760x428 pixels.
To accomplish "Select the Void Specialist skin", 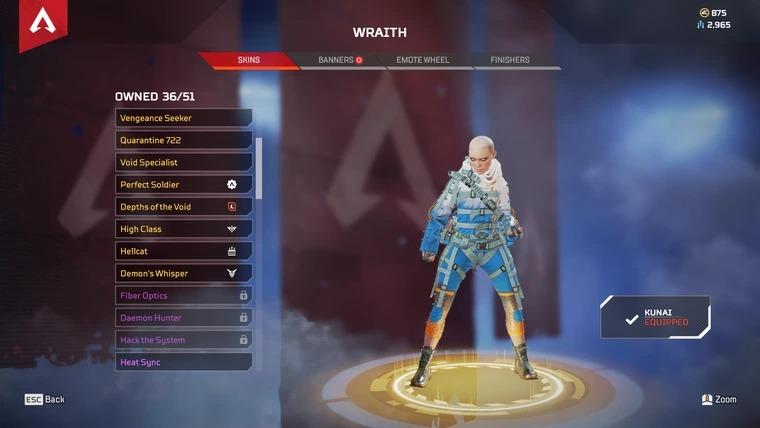I will [183, 162].
